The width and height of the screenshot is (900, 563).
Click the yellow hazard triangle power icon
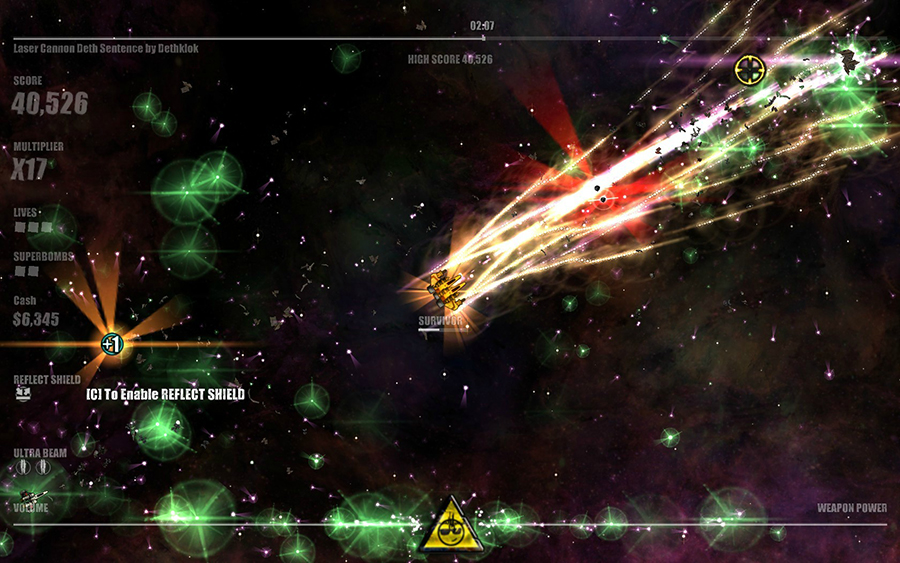[452, 526]
